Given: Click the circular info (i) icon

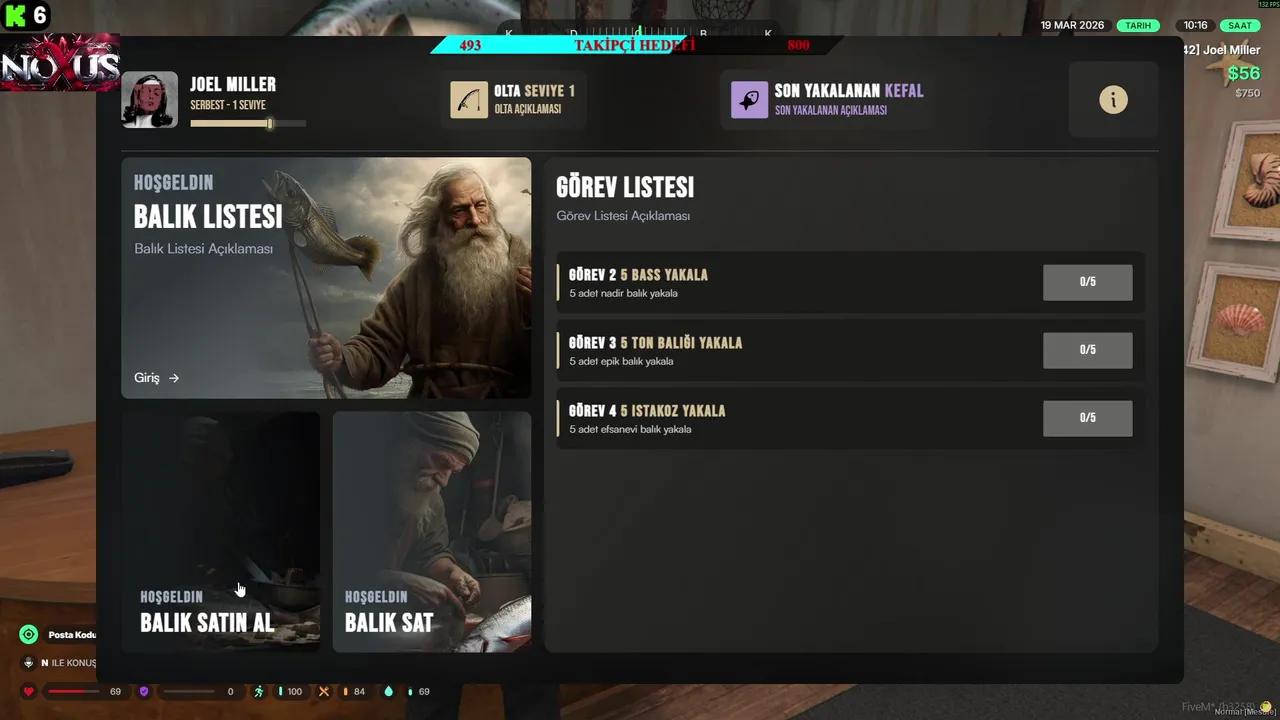Looking at the screenshot, I should pyautogui.click(x=1113, y=99).
